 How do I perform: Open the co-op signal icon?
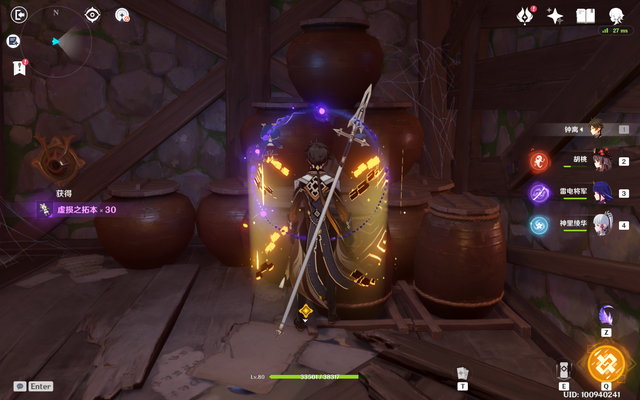coord(122,15)
